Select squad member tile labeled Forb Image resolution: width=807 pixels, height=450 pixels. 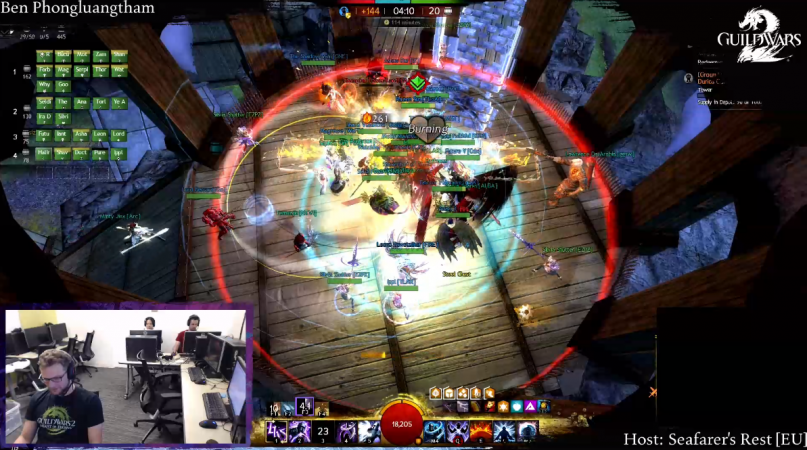pyautogui.click(x=44, y=70)
